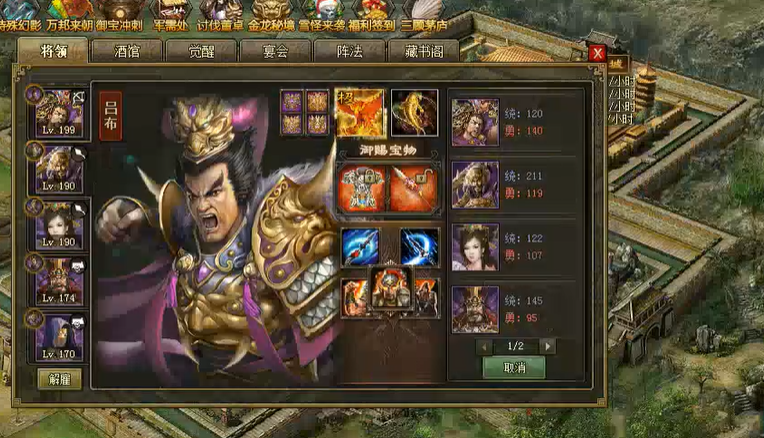Select the 宴会 tab
This screenshot has height=438, width=764.
click(x=275, y=51)
